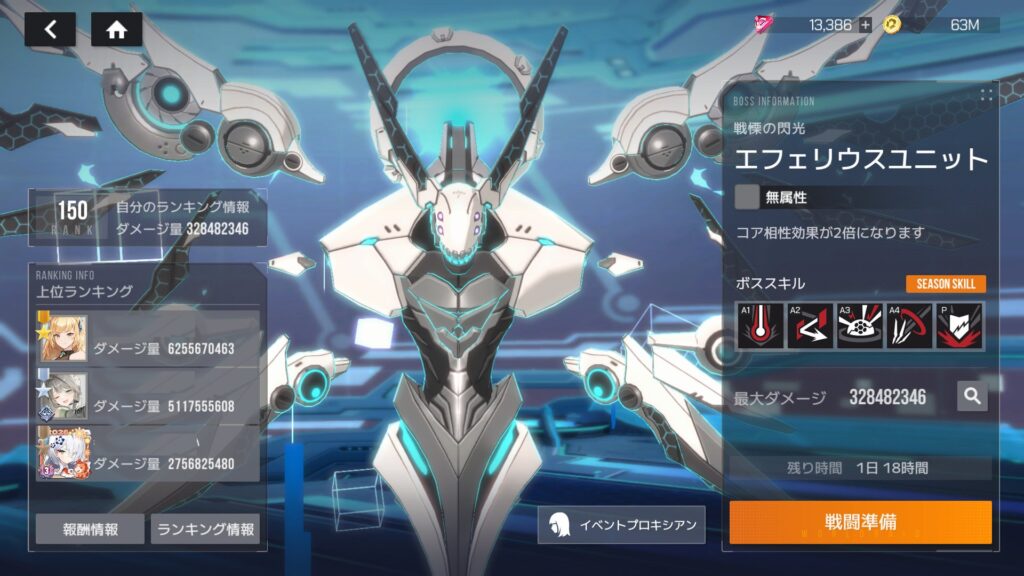The image size is (1024, 576).
Task: View boss skill A2 arrow icon
Action: (x=810, y=326)
